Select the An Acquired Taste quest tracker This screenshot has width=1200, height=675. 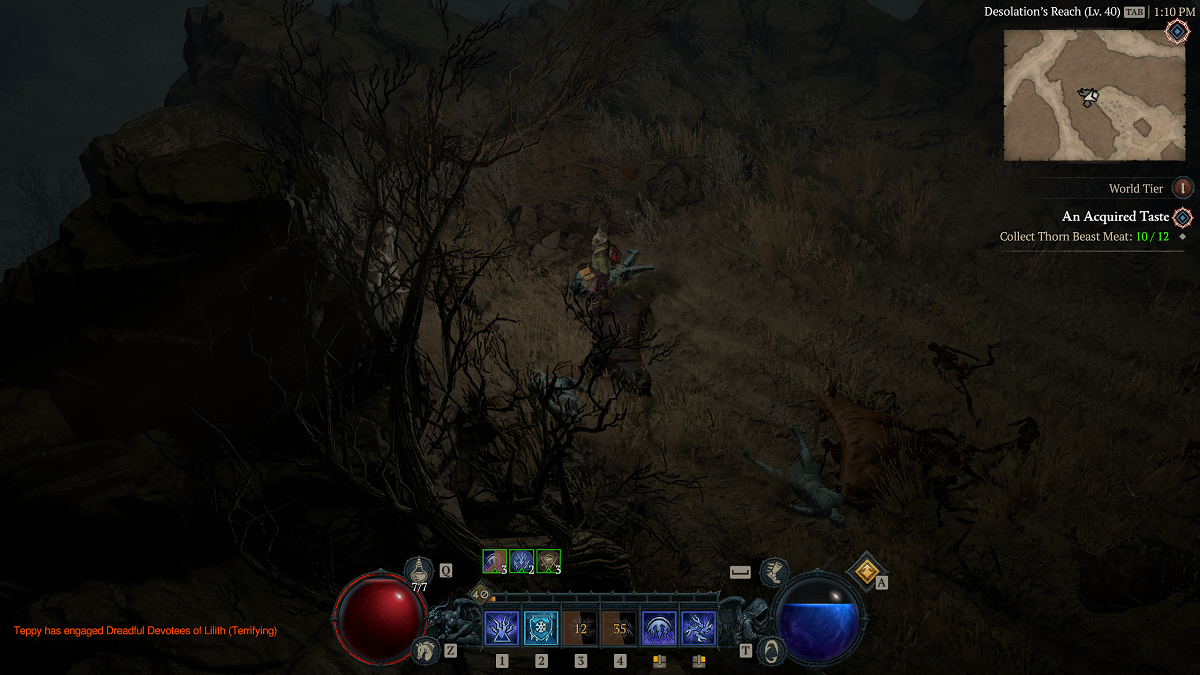point(1115,217)
